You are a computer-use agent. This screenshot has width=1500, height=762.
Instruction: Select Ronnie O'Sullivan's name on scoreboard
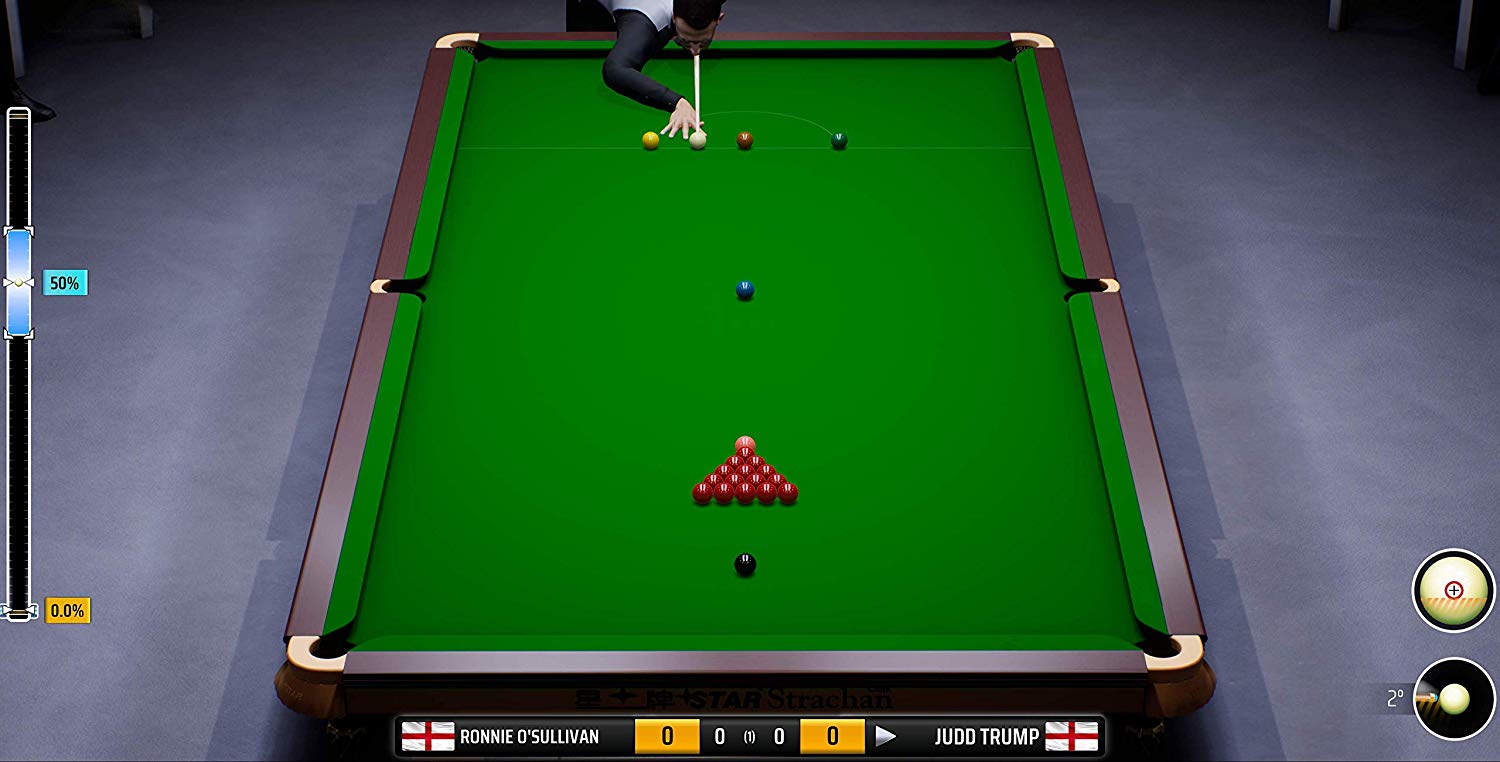(528, 736)
